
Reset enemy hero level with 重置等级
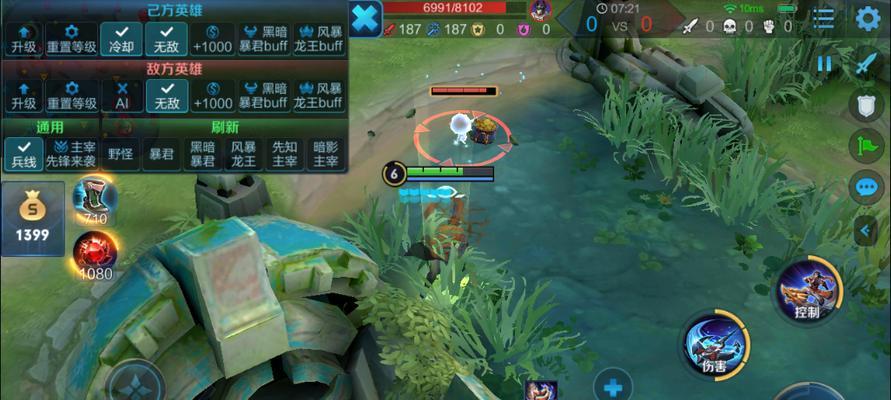coord(72,95)
